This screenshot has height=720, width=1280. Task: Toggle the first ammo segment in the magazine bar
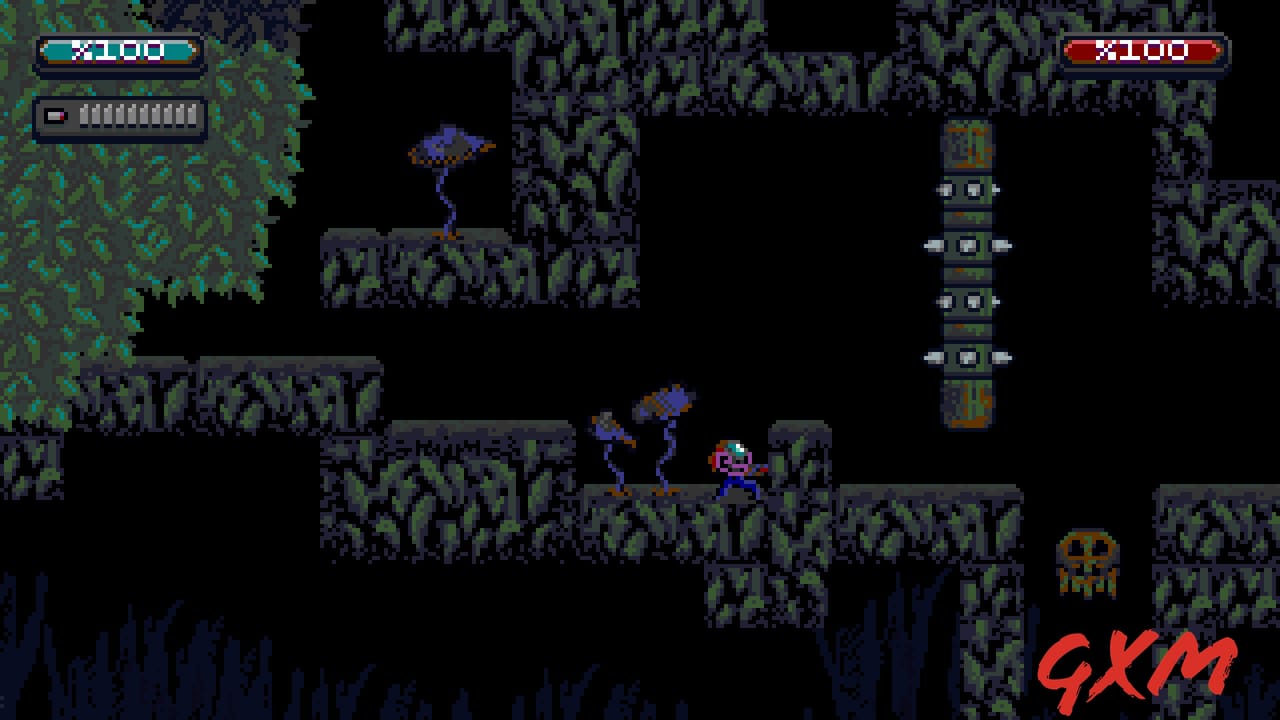coord(86,114)
